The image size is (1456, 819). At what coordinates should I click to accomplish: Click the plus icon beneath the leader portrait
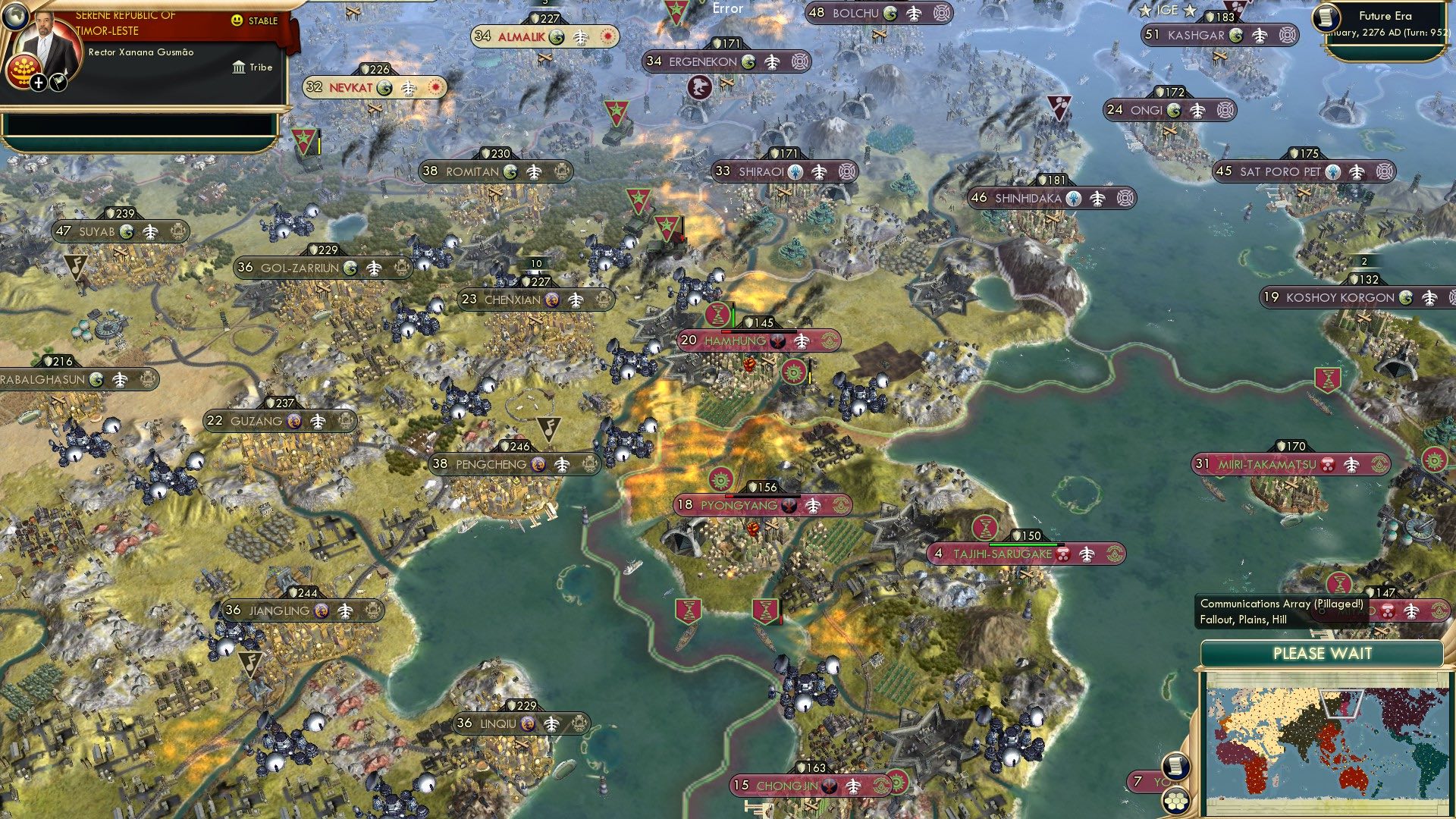pos(37,82)
